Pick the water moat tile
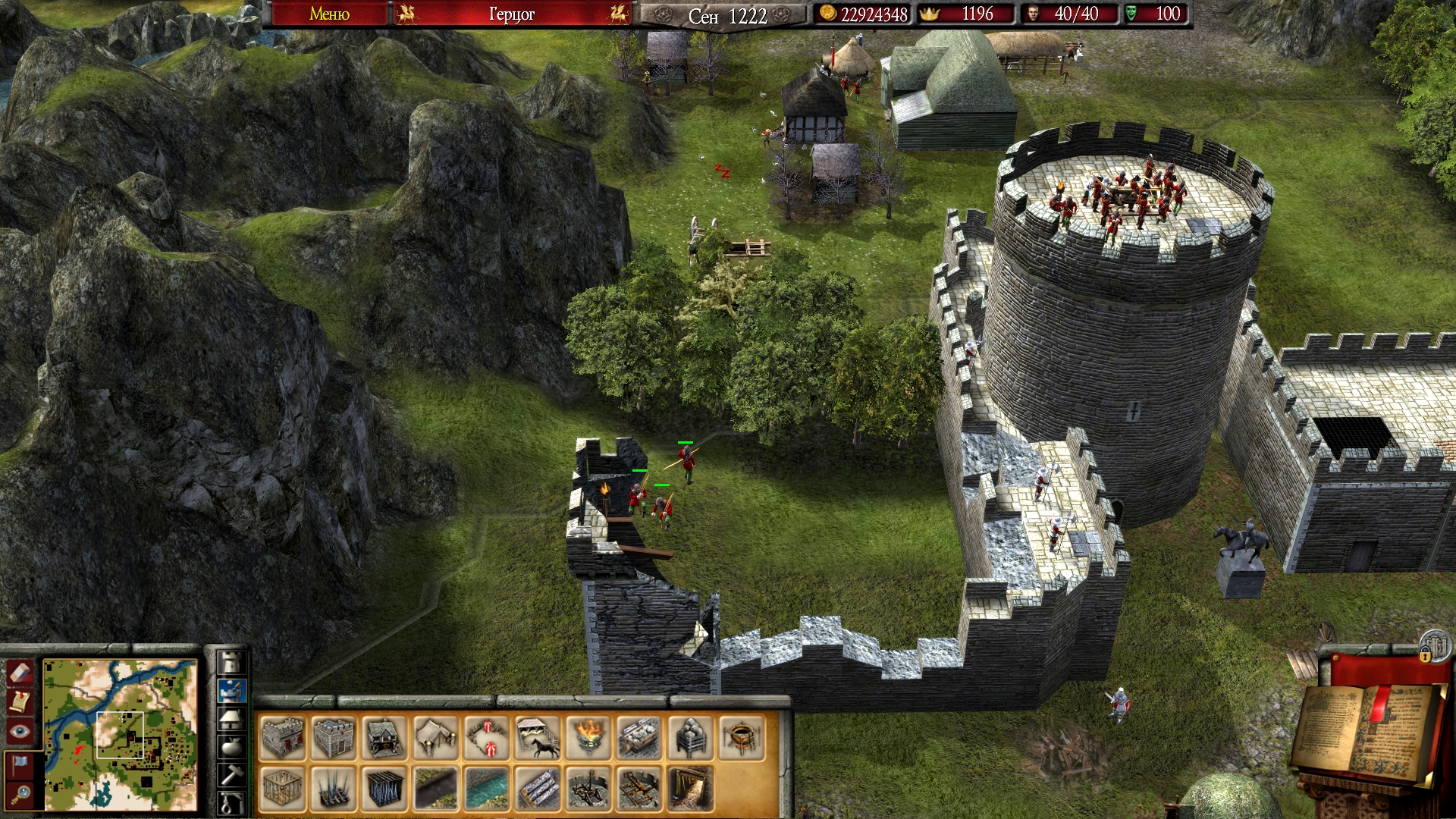Image resolution: width=1456 pixels, height=819 pixels. 486,789
